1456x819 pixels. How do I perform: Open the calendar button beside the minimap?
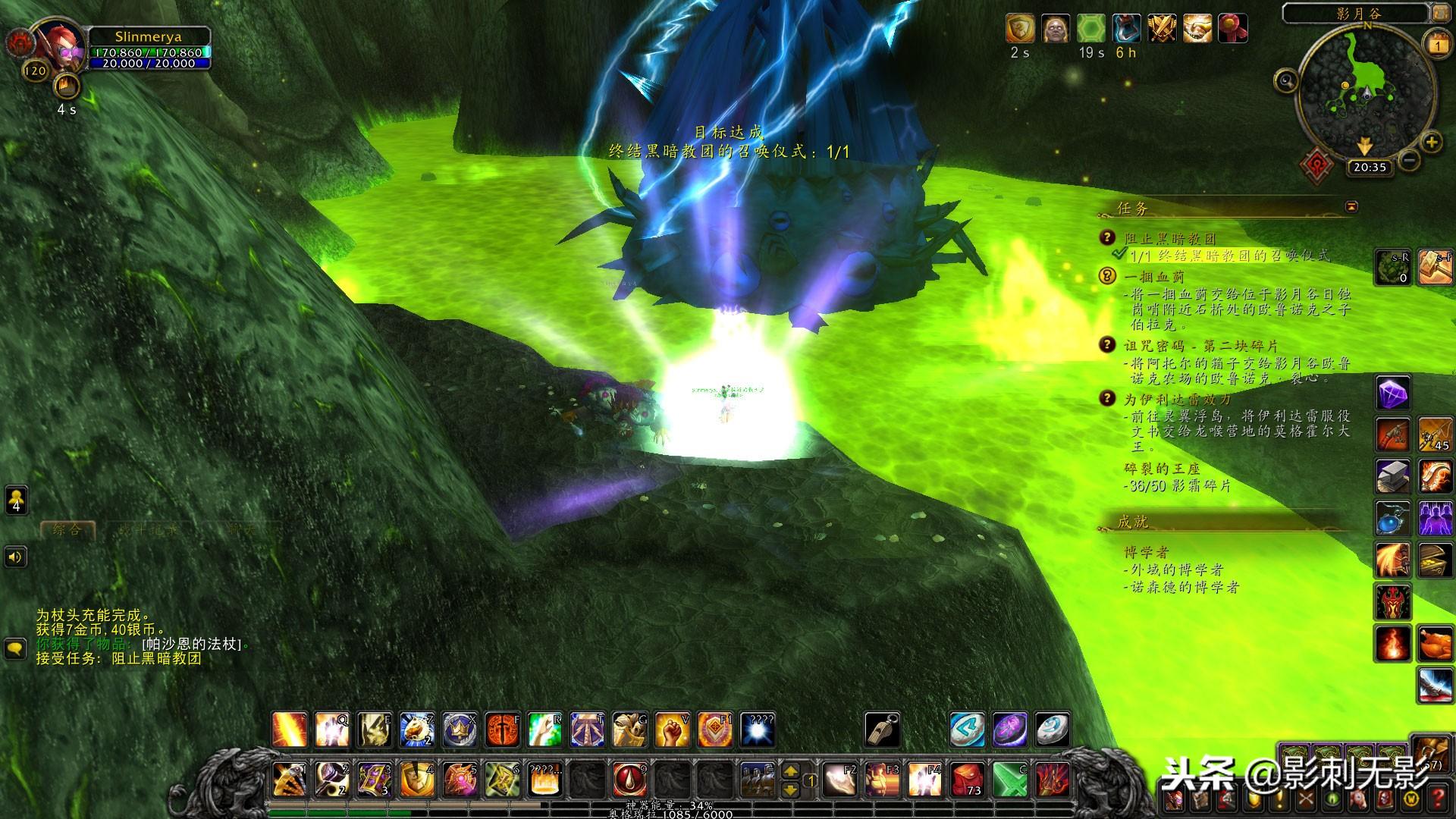[1437, 45]
